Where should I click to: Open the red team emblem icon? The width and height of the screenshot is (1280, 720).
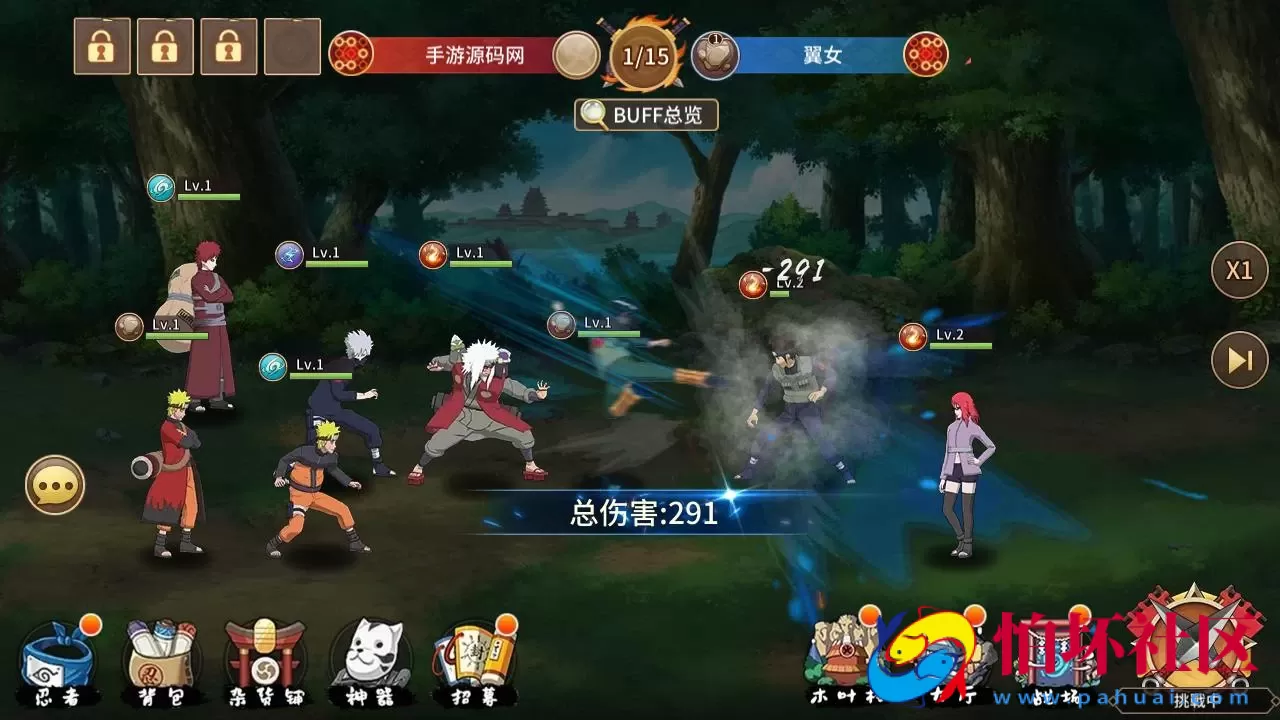pos(352,55)
